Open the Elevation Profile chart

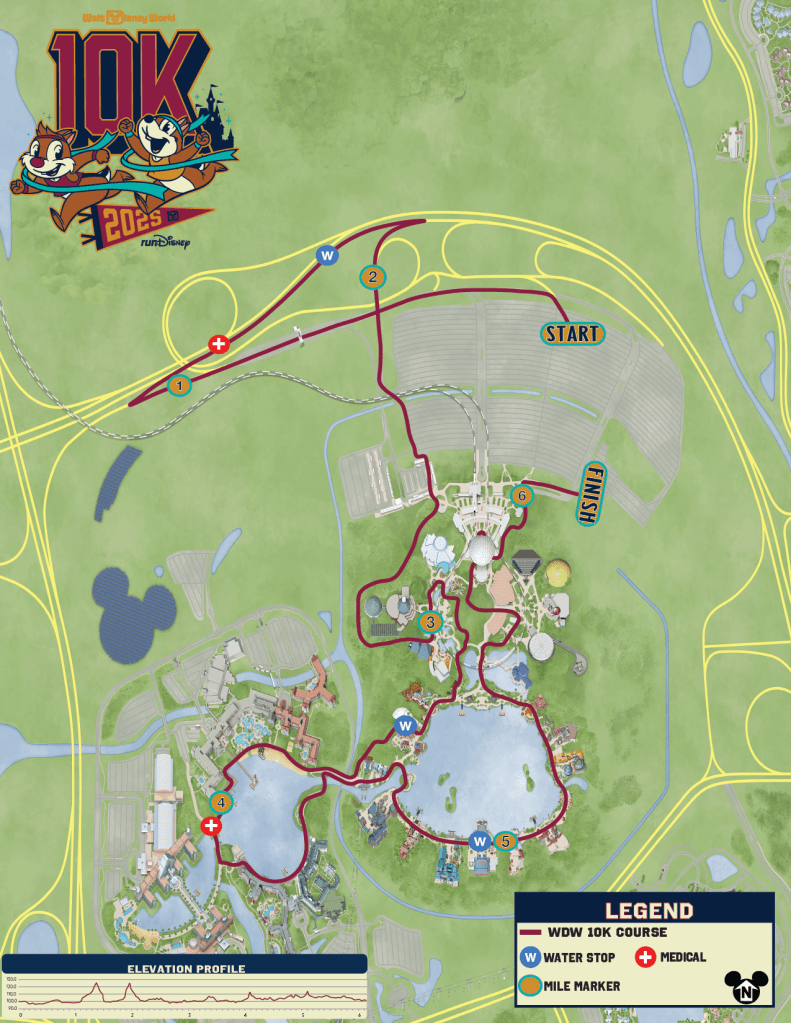point(185,990)
